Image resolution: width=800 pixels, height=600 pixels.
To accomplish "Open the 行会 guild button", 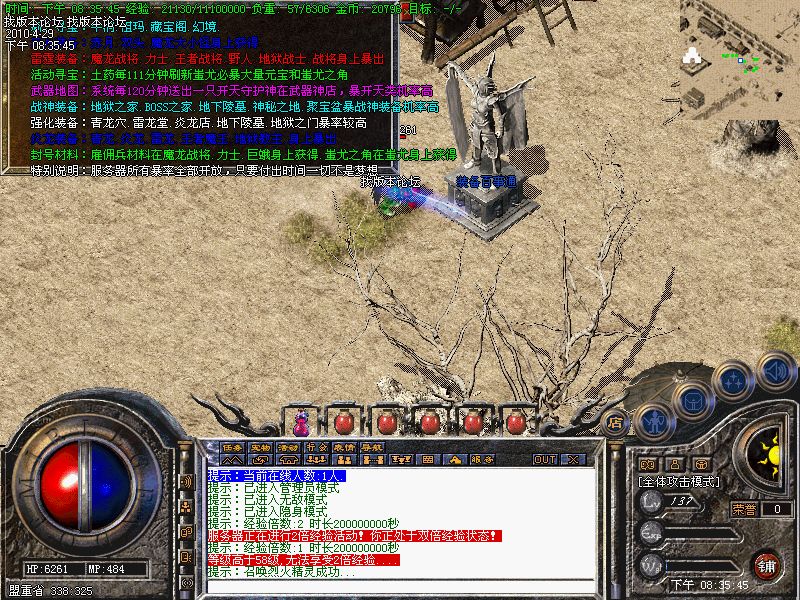I will click(x=317, y=446).
